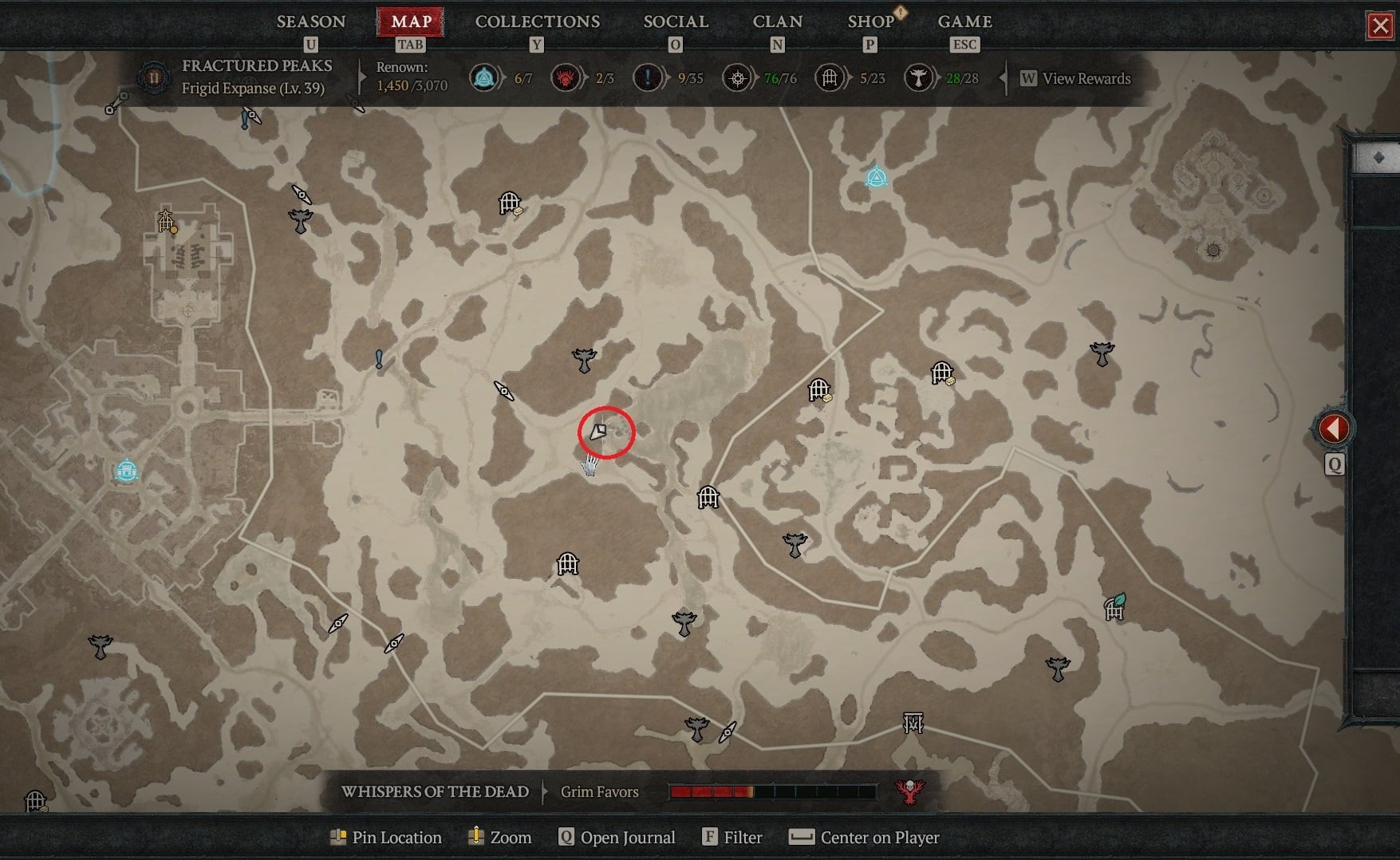Expand the journal panel with red arrow
The image size is (1400, 860).
click(1333, 428)
